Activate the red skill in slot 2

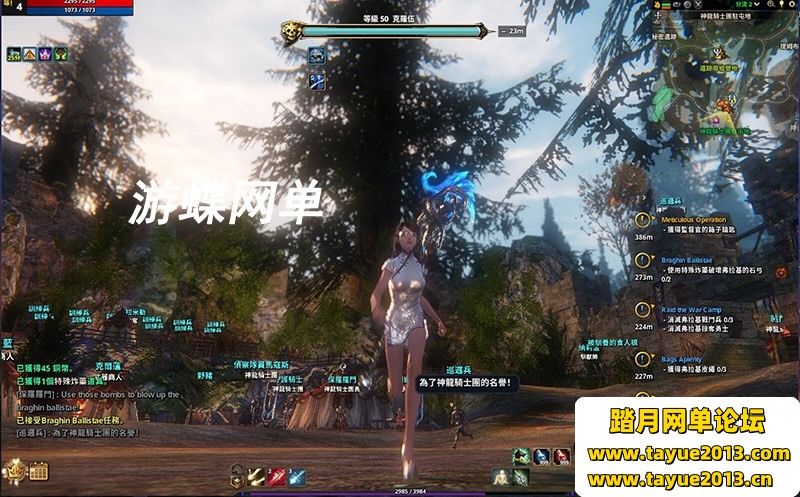tap(277, 477)
